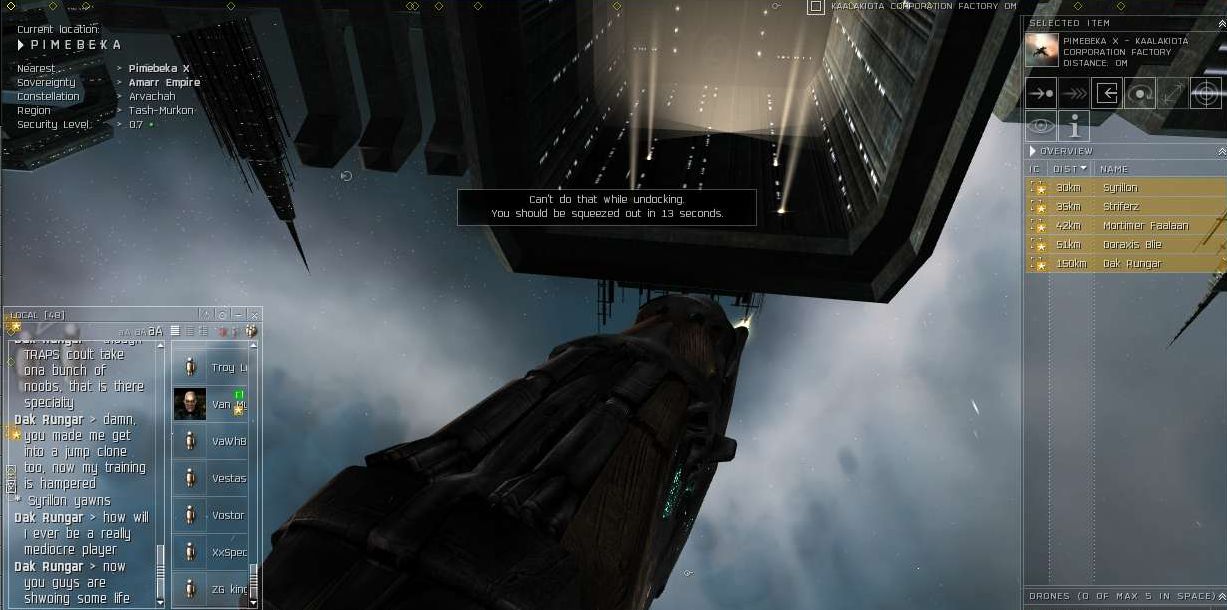The image size is (1227, 610).
Task: Lock target with the crosshair icon
Action: pyautogui.click(x=1206, y=94)
